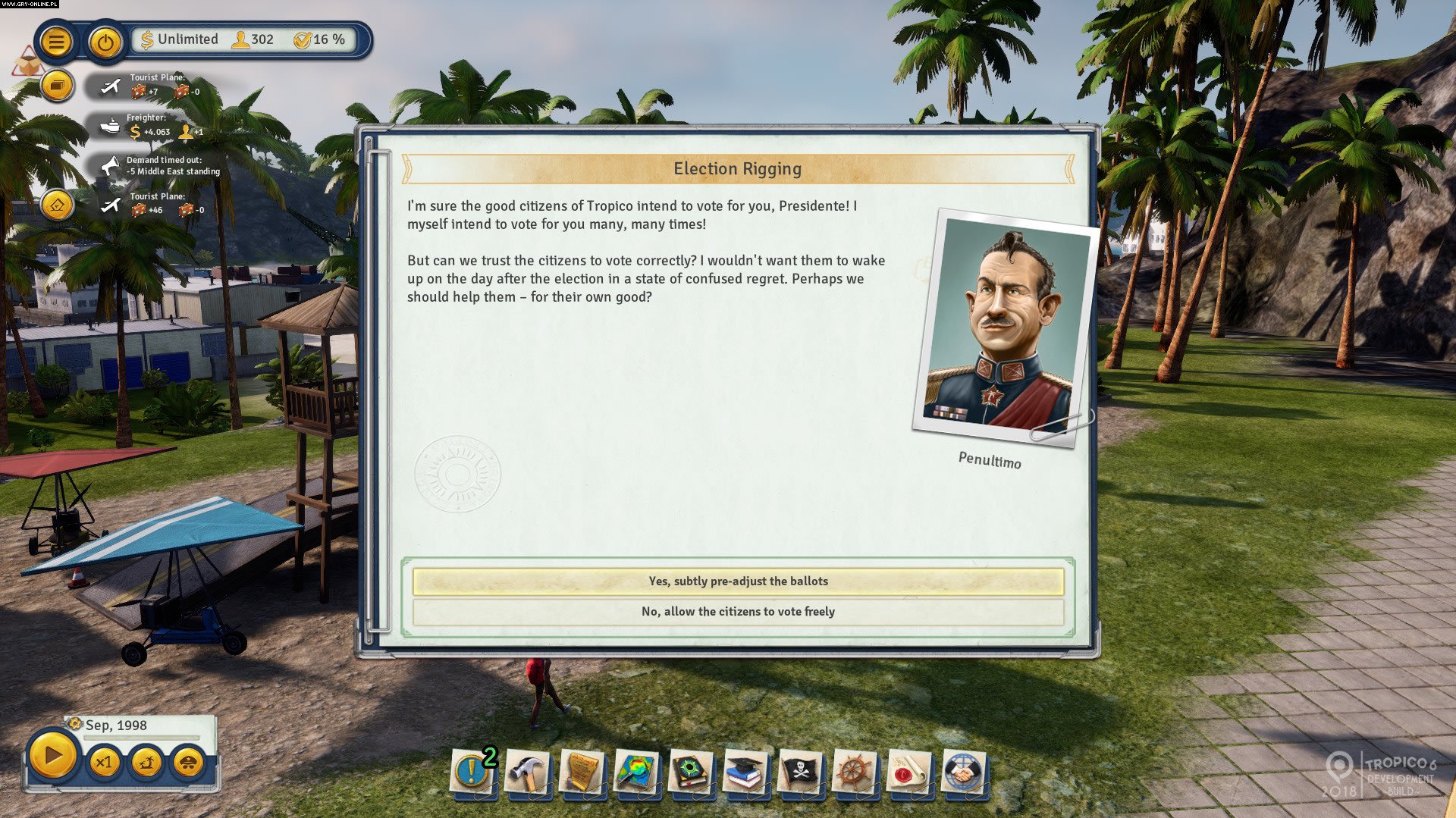Open the graduation cap research menu
This screenshot has height=818, width=1456.
[x=745, y=773]
